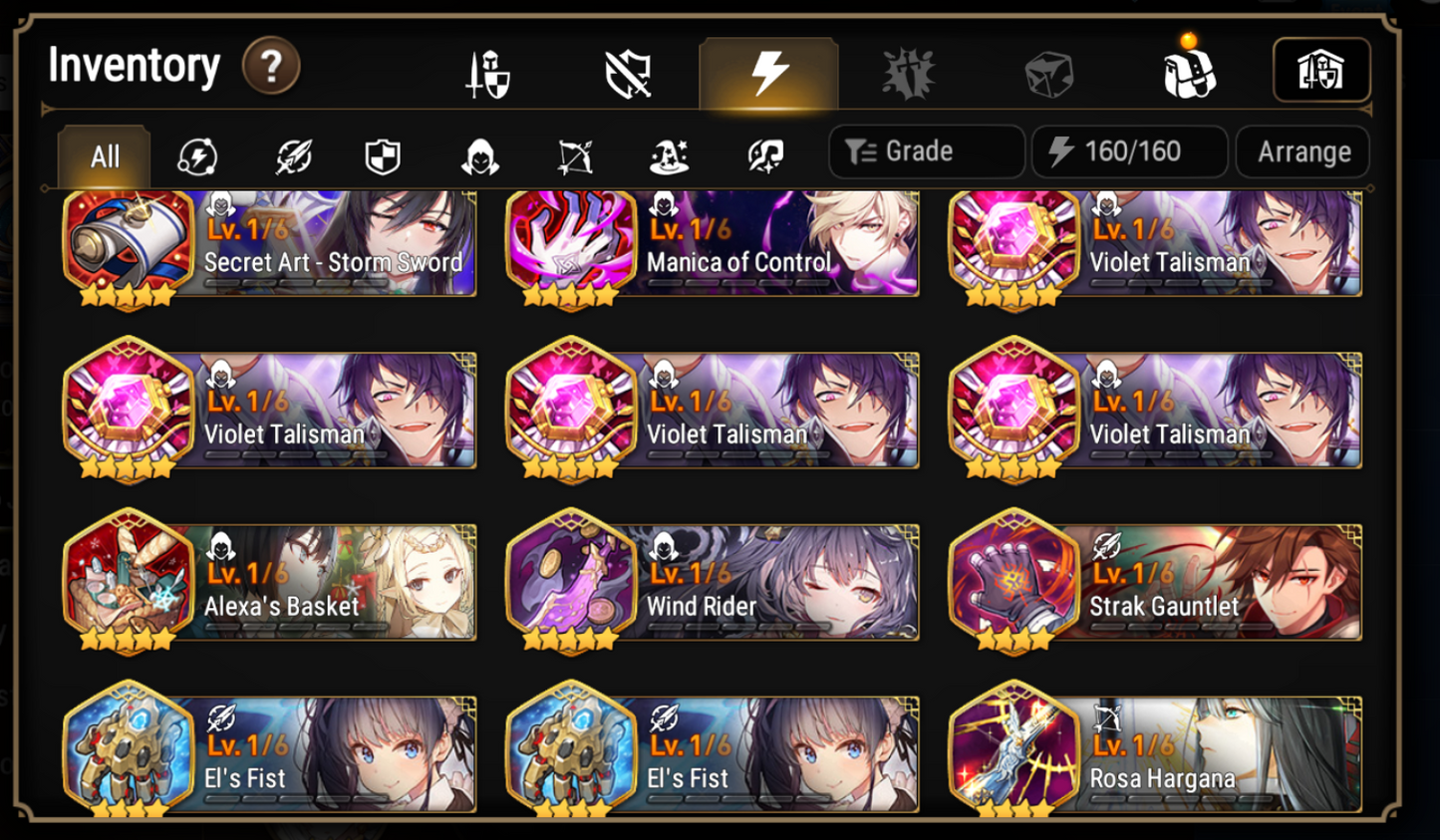Open the Materials cube tab
The image size is (1440, 840).
(1047, 70)
